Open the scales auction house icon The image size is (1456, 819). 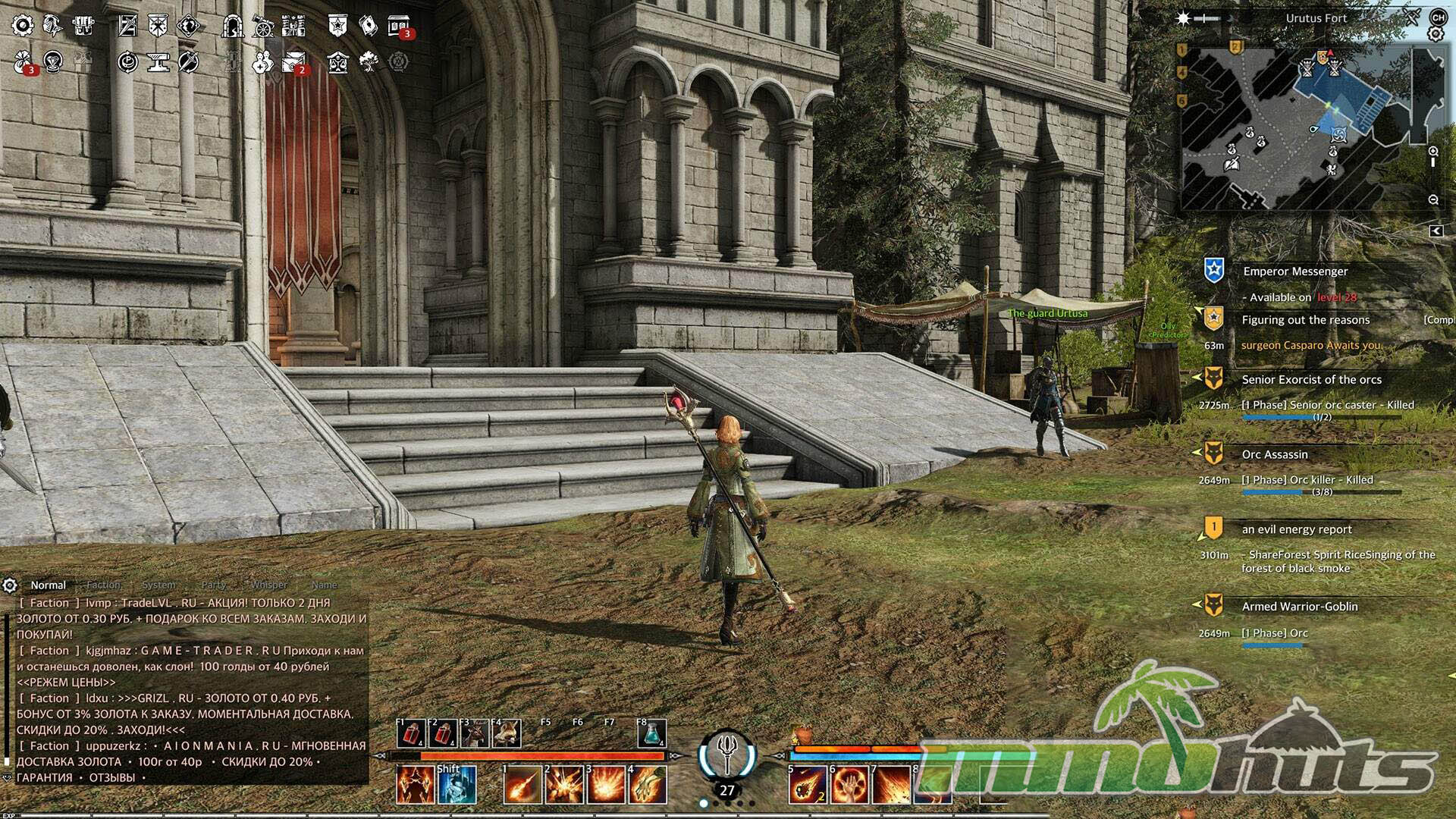(337, 62)
